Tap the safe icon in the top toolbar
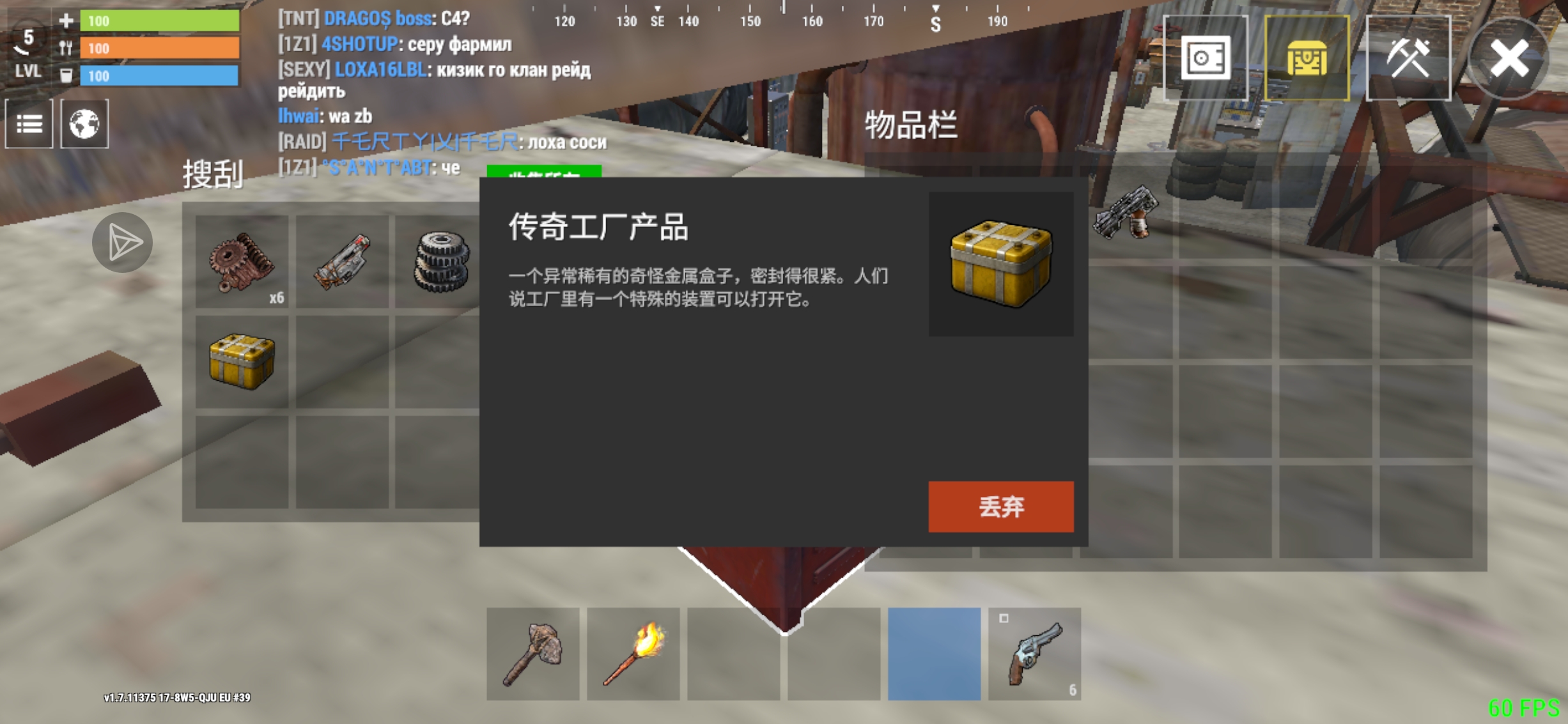The width and height of the screenshot is (1568, 724). (x=1207, y=58)
